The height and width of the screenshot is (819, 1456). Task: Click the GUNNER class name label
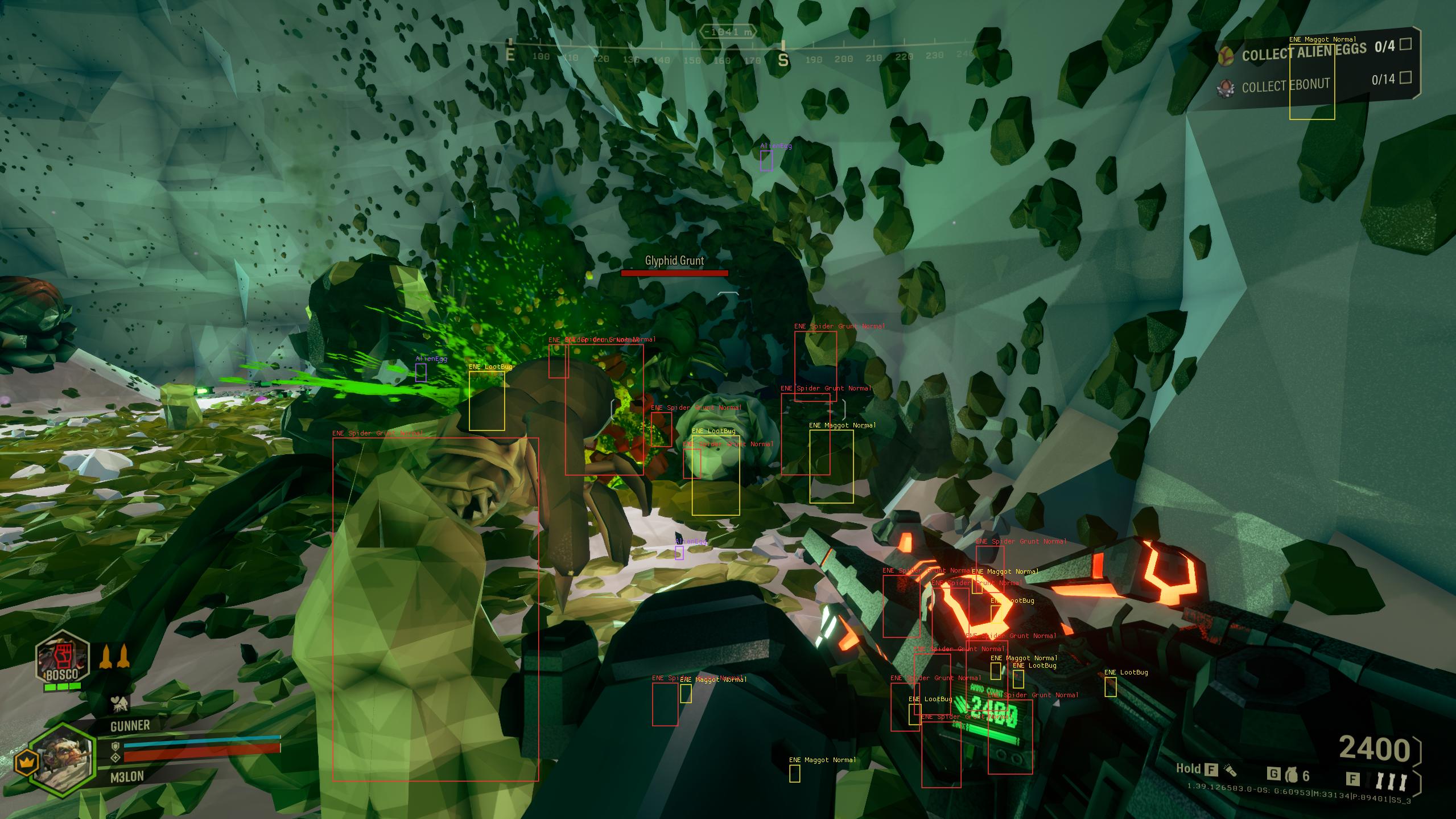click(x=131, y=725)
